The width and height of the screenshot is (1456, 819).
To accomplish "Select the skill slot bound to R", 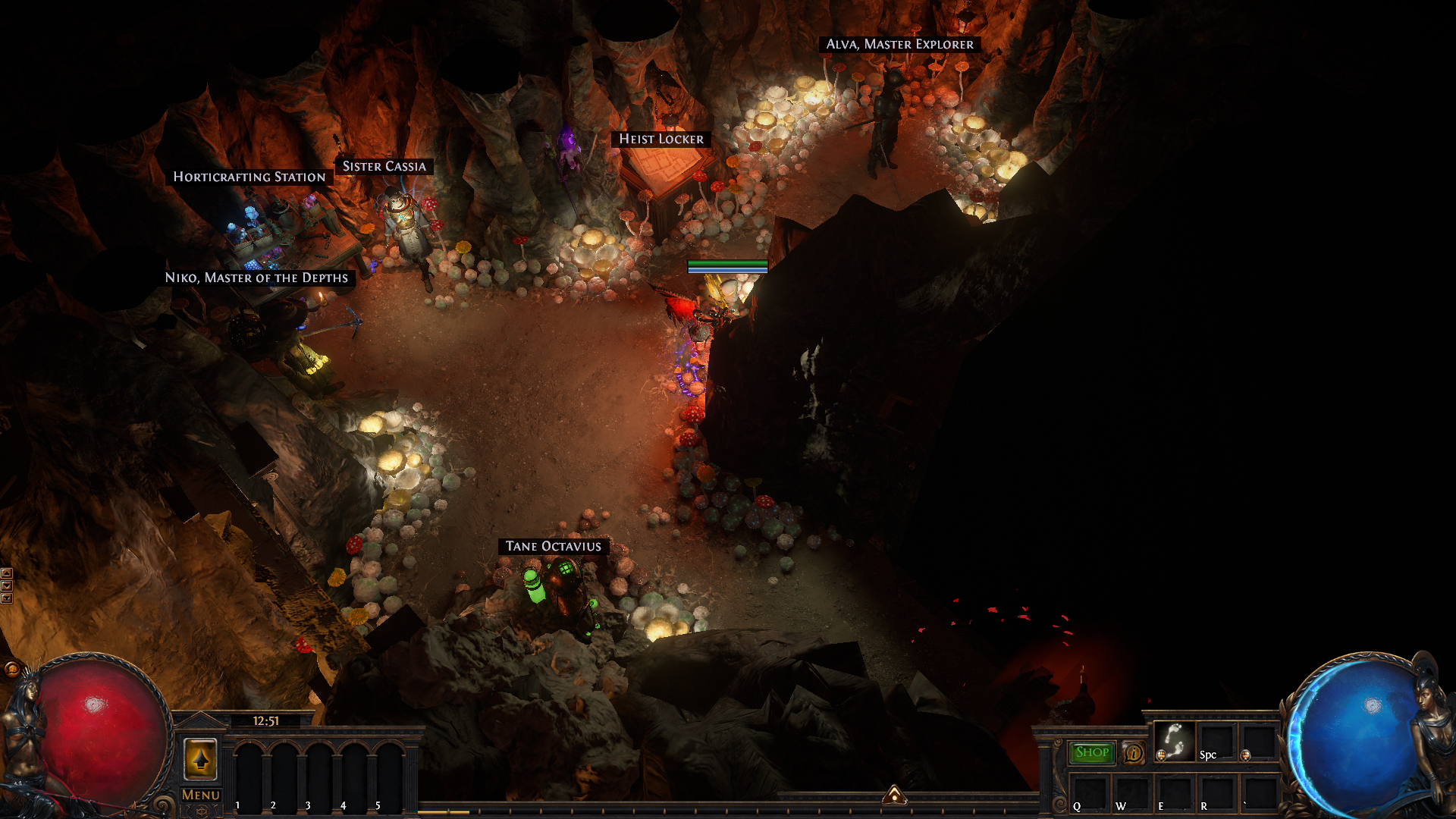I will 1216,793.
